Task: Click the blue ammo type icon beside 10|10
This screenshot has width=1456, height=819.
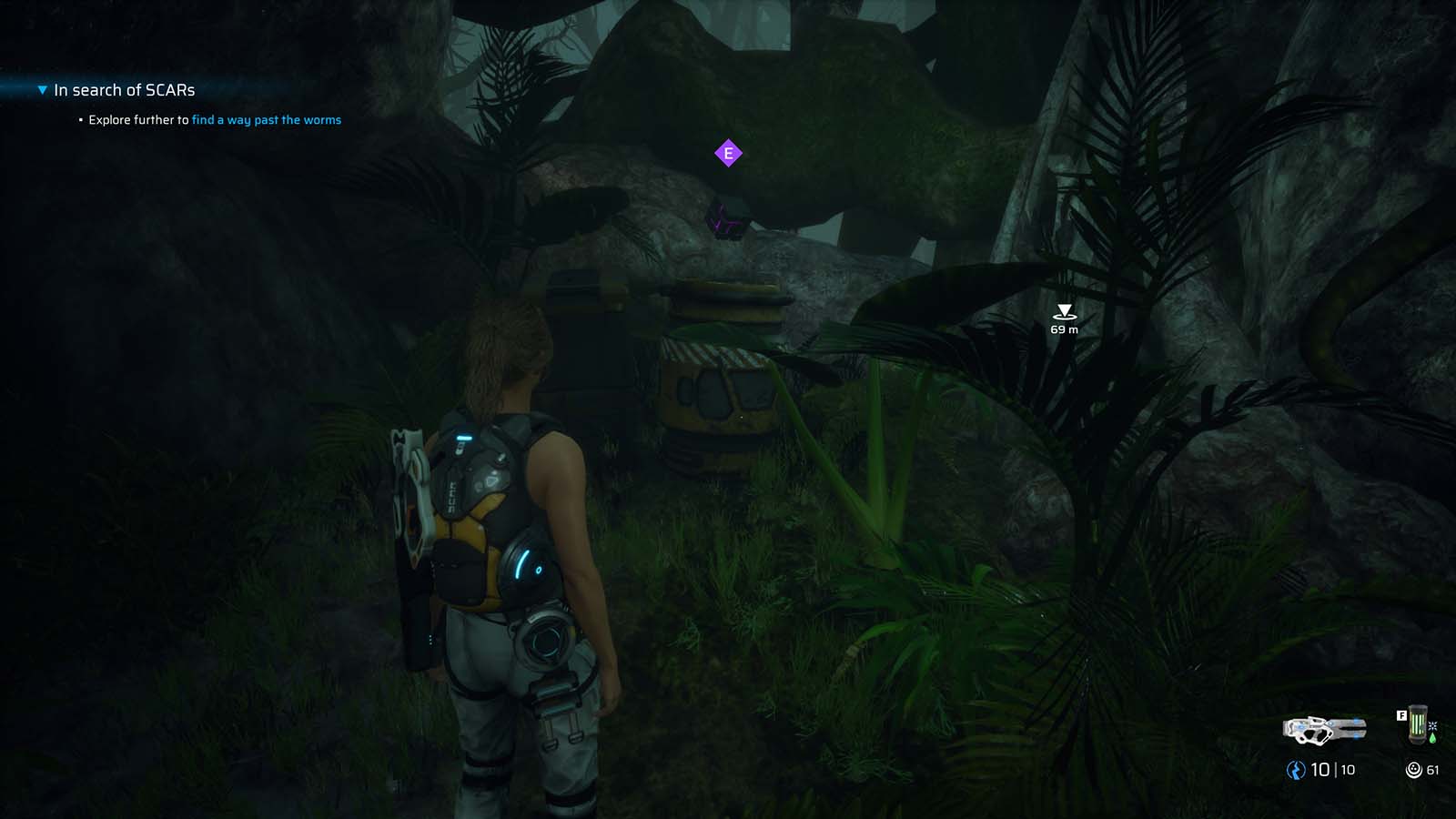Action: pyautogui.click(x=1294, y=769)
